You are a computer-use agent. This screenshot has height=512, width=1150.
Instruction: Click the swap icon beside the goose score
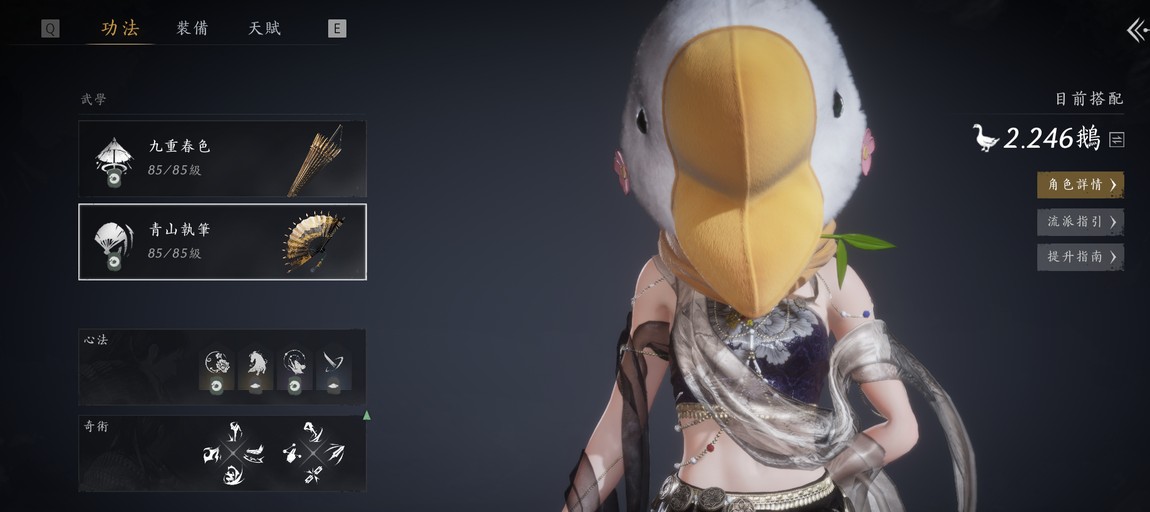[x=1117, y=140]
